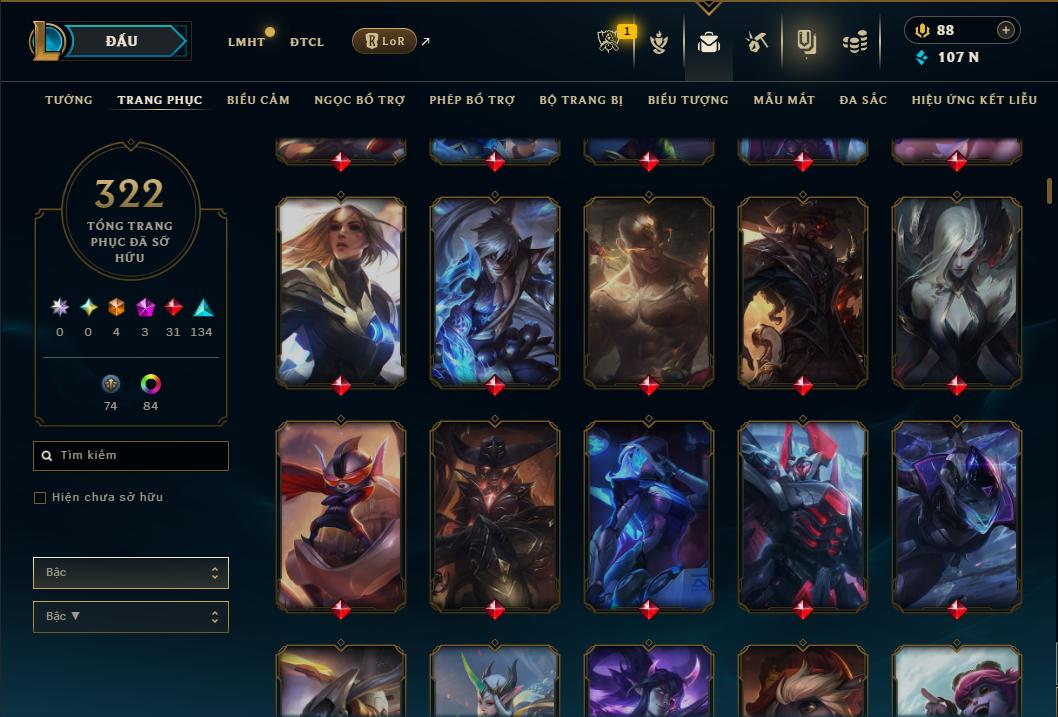Switch to the ĐA SẮC chromas tab

(863, 100)
